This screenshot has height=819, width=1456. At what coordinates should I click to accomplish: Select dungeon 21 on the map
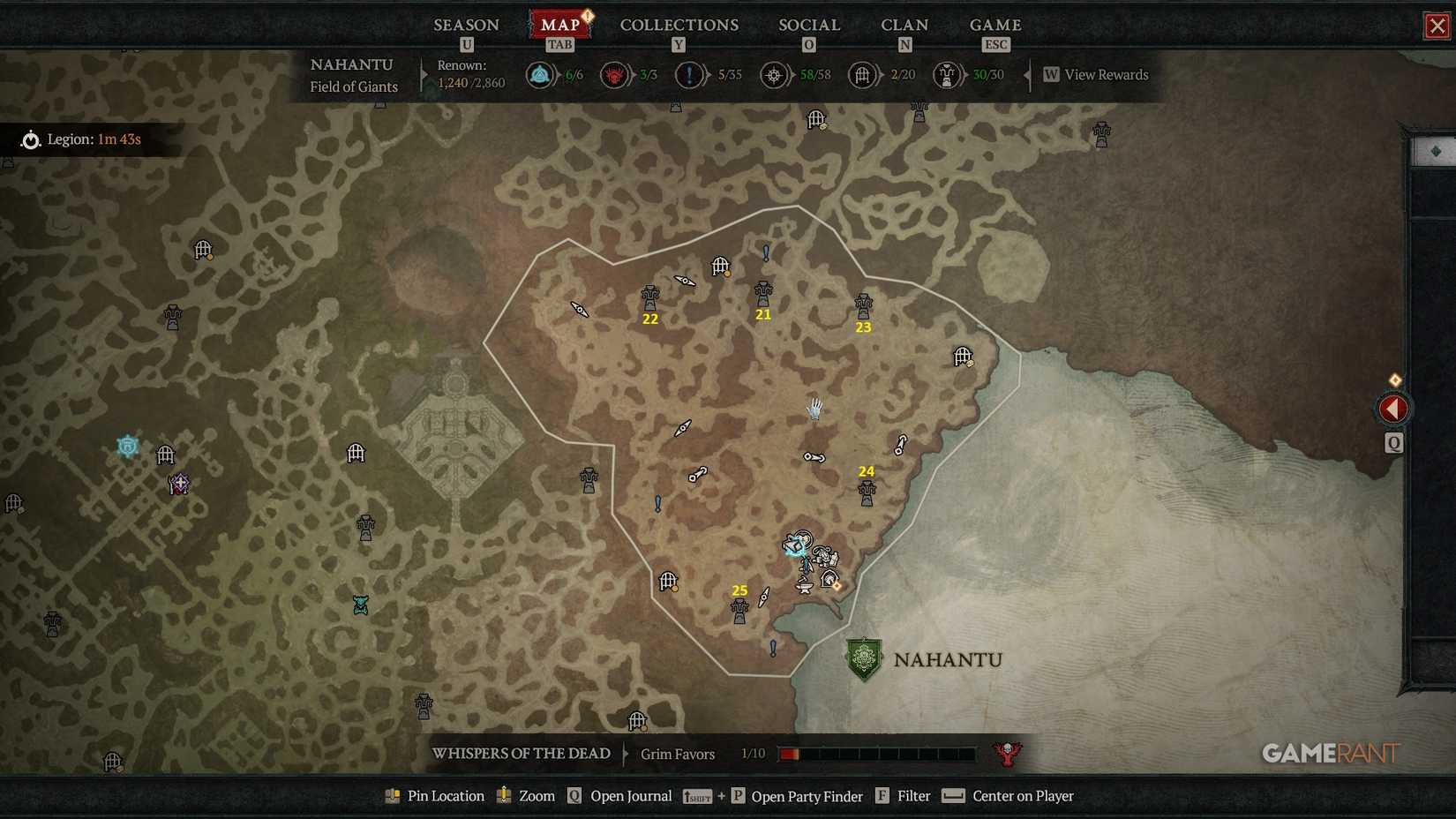[x=762, y=291]
